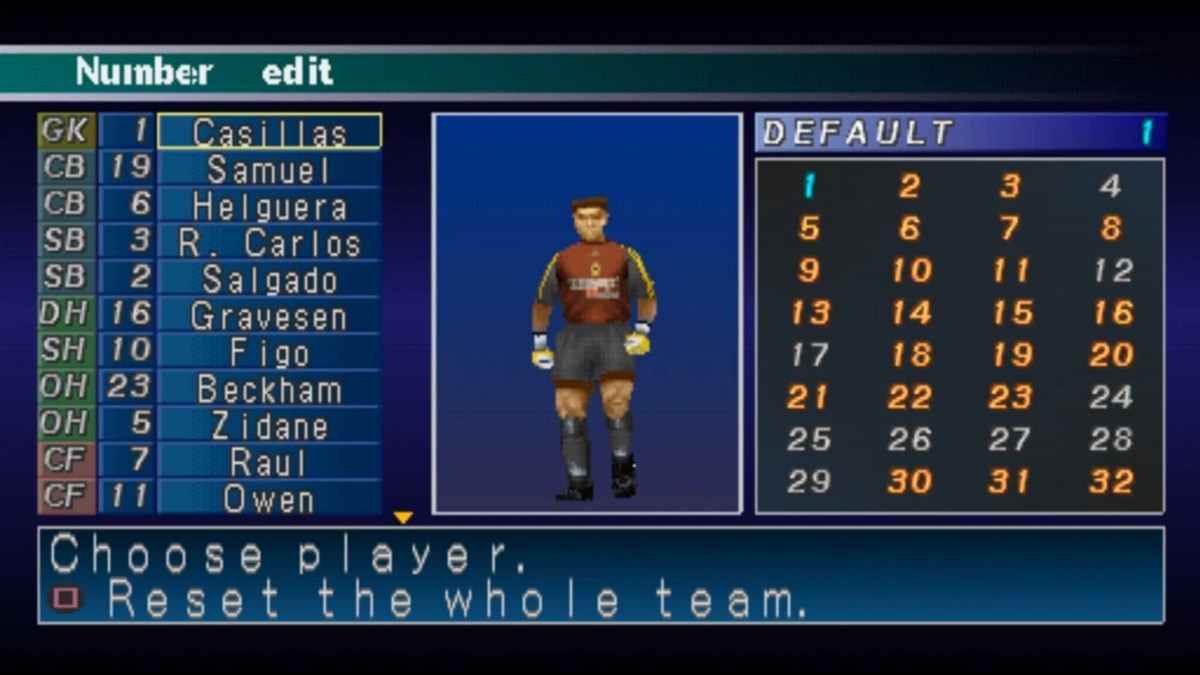Choose shirt number 4 in the grid
The width and height of the screenshot is (1200, 675).
1110,186
